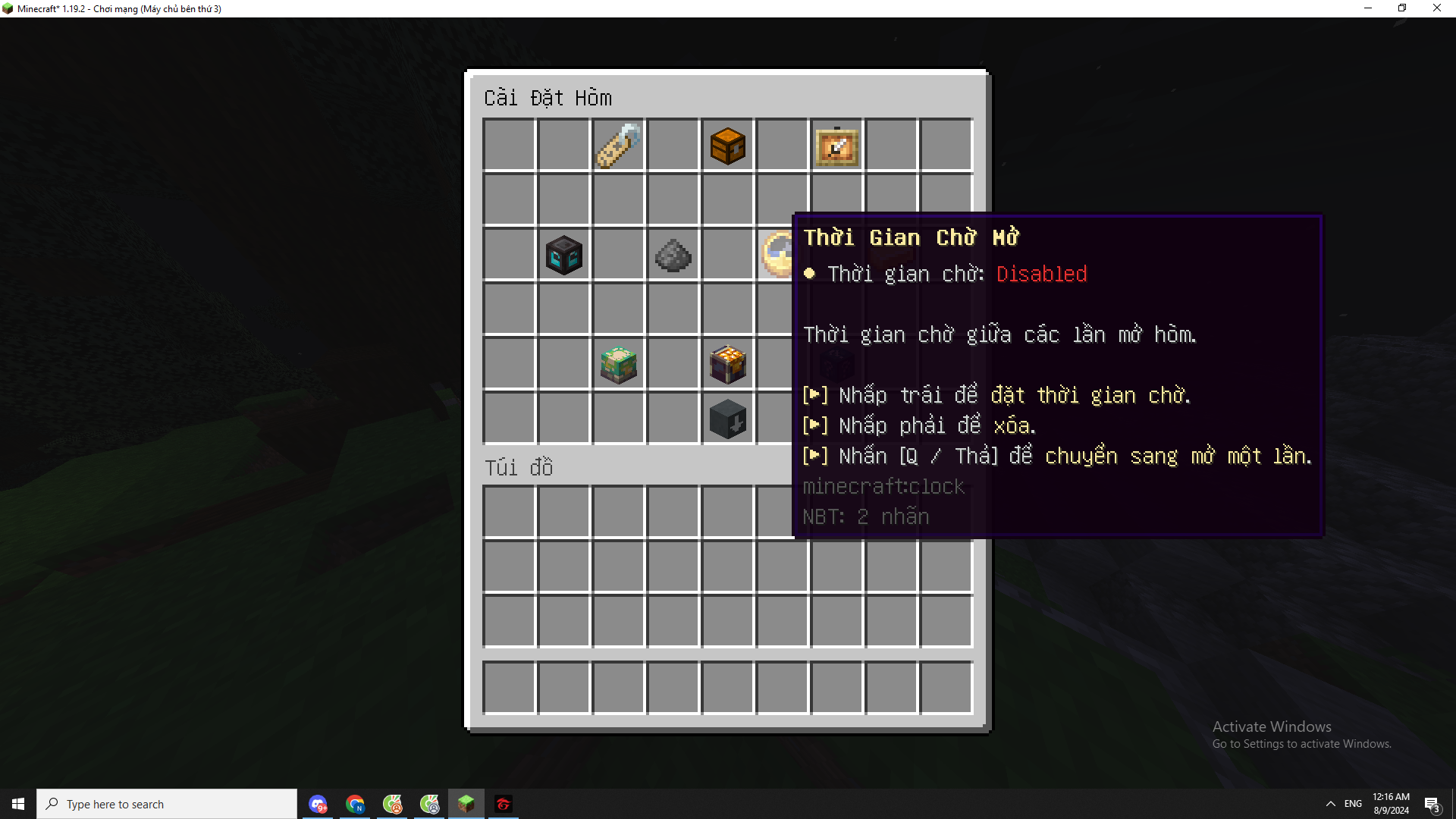Select the purple chest with glowing top
This screenshot has height=819, width=1456.
pyautogui.click(x=727, y=364)
